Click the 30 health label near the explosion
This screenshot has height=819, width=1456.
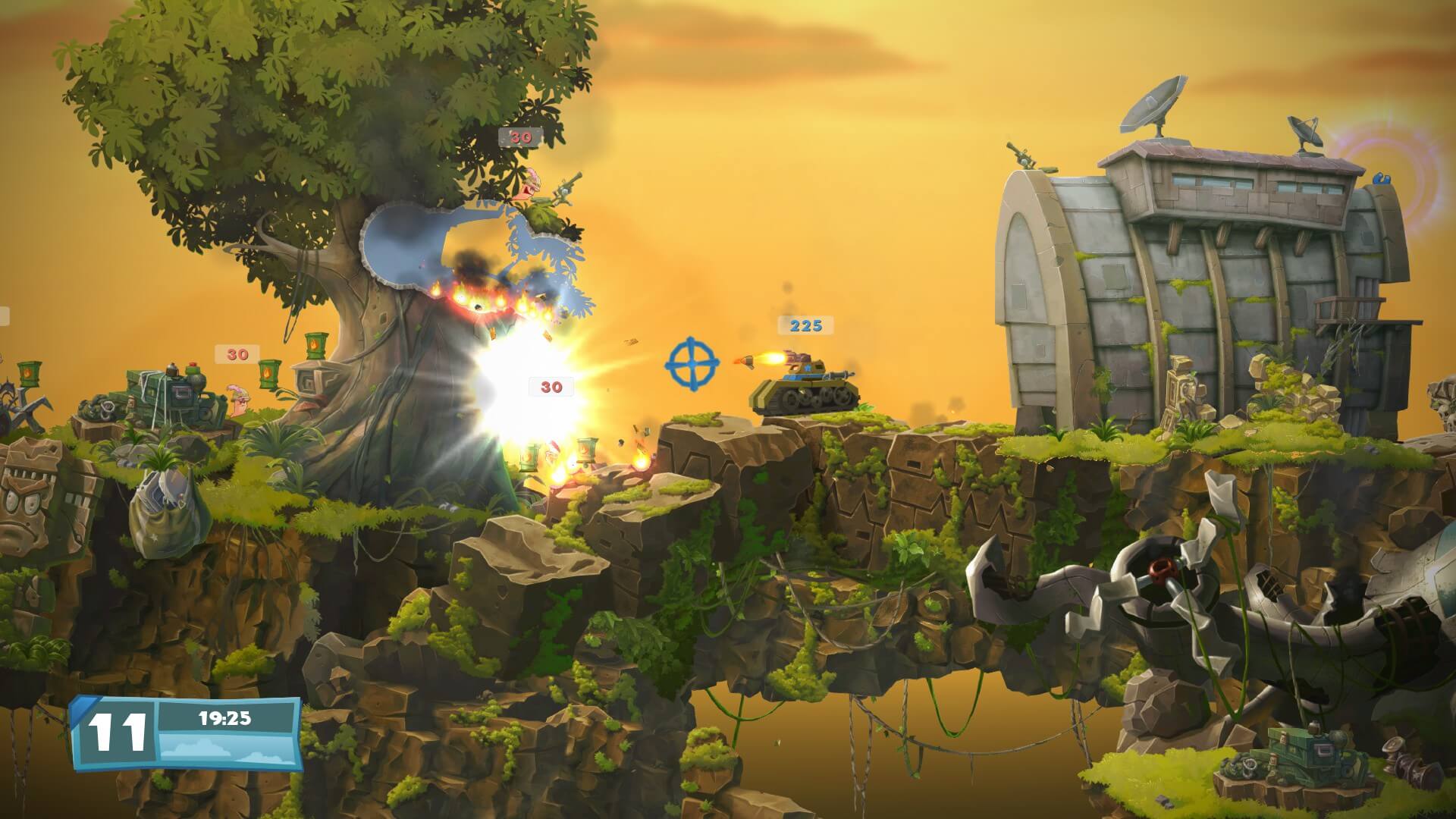pos(550,387)
